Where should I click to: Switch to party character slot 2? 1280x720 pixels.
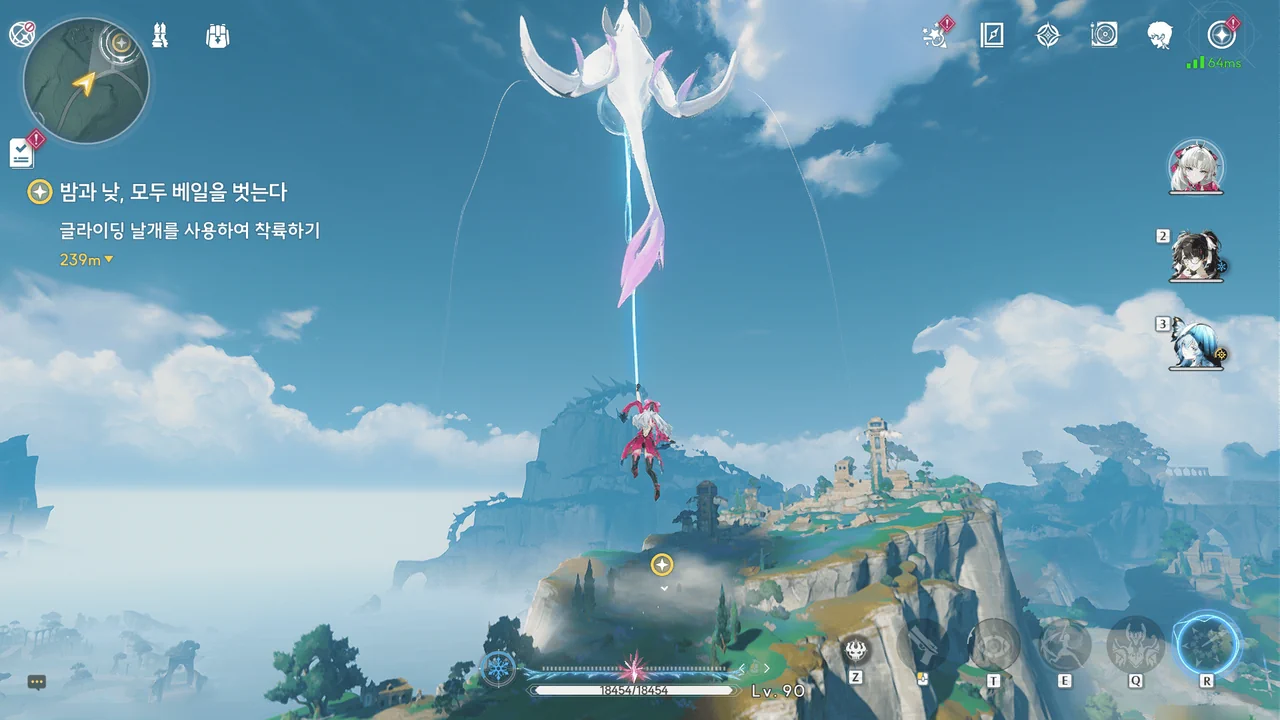pyautogui.click(x=1196, y=257)
